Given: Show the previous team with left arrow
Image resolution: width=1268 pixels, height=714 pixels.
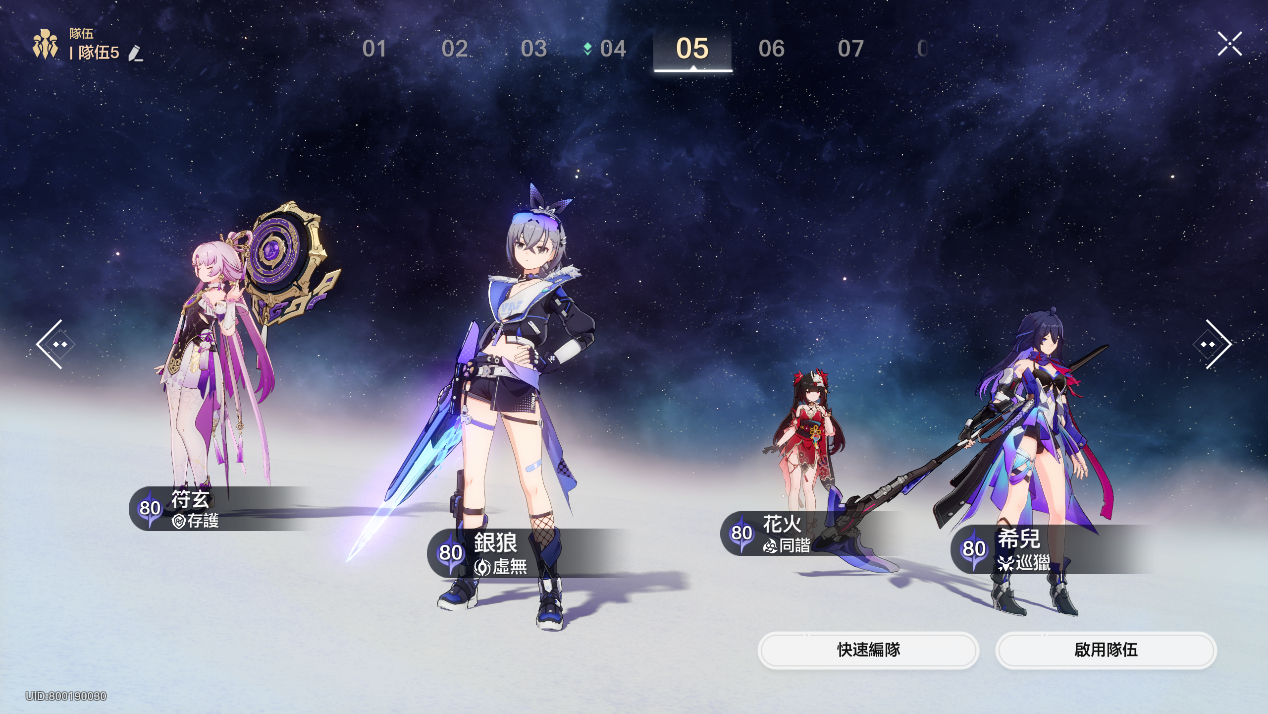Looking at the screenshot, I should tap(52, 344).
